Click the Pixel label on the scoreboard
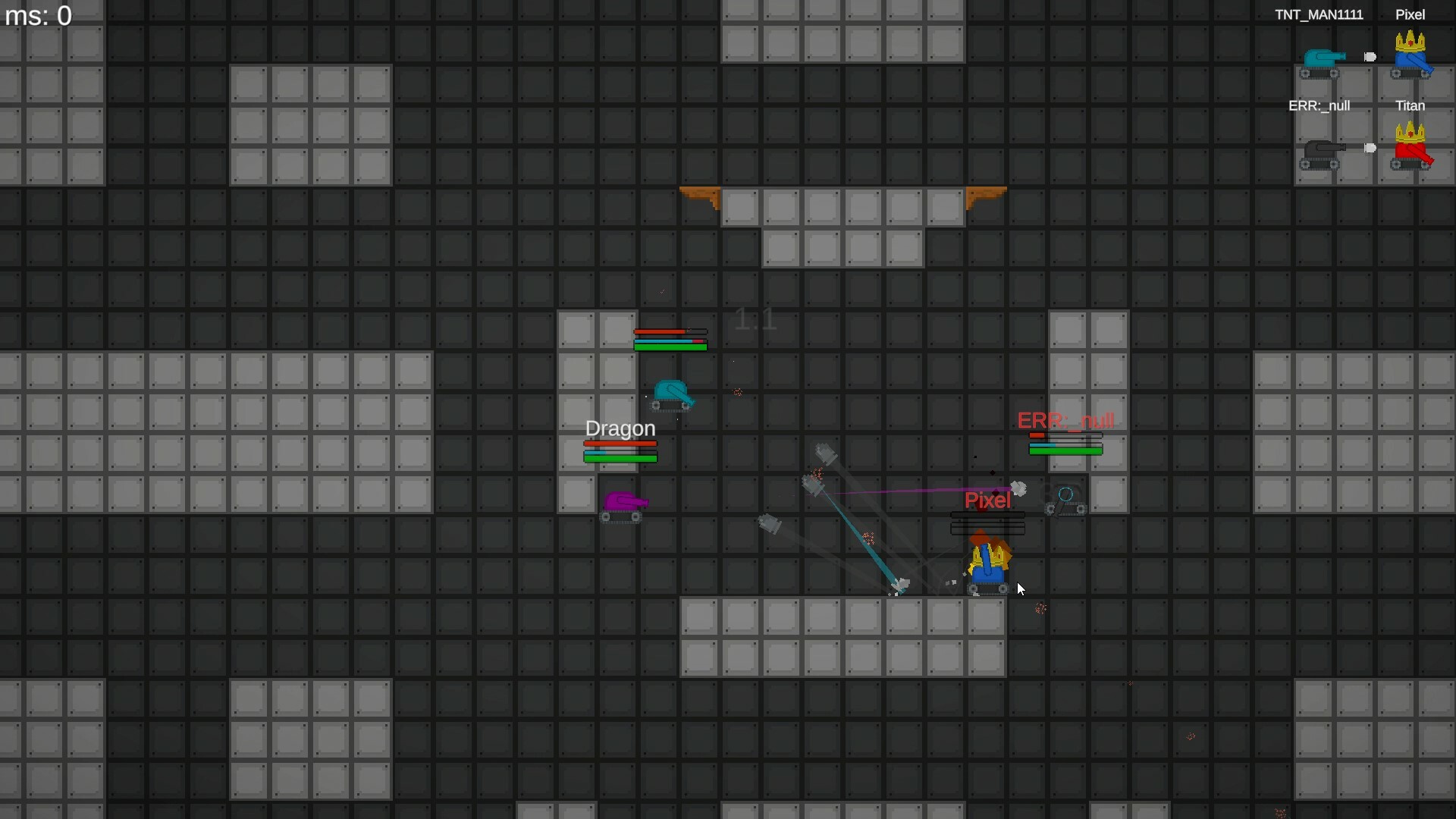 (x=1409, y=14)
